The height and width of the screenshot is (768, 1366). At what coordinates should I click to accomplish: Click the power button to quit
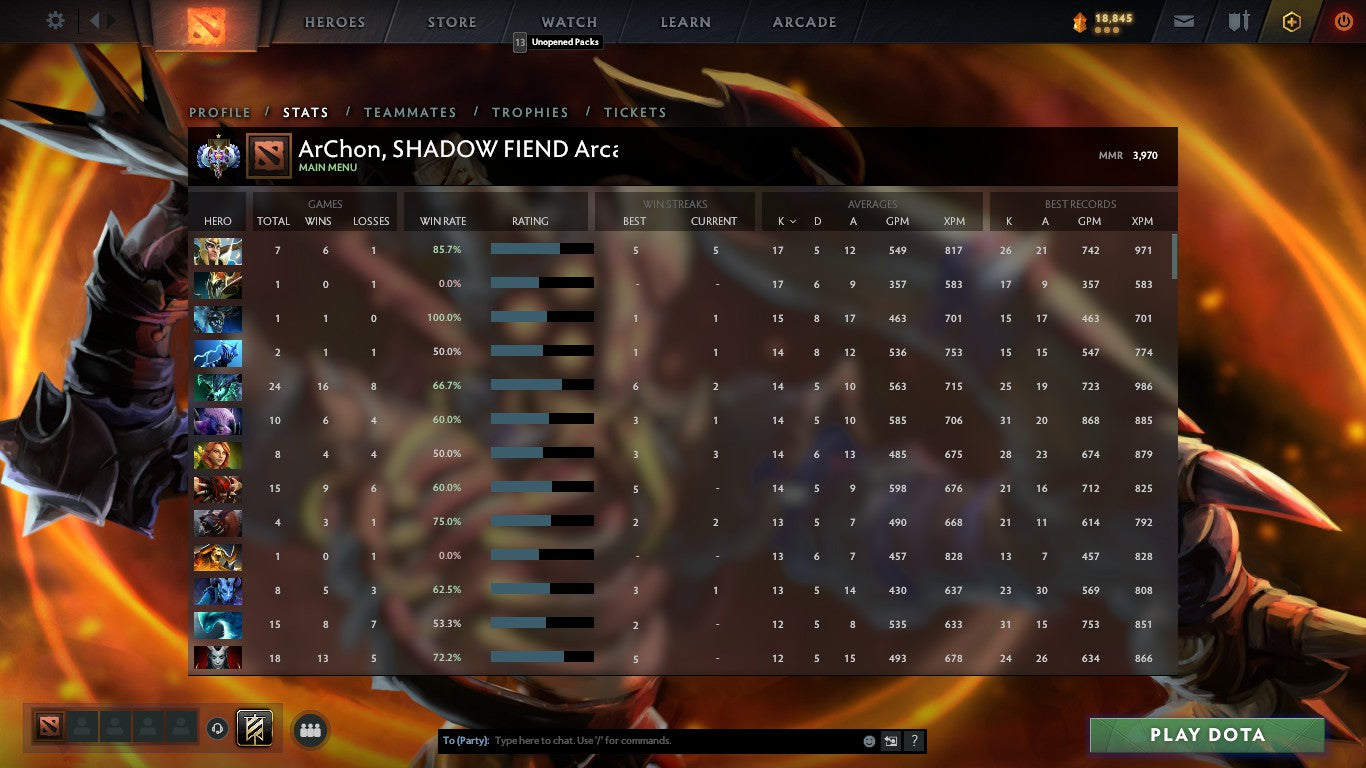pyautogui.click(x=1345, y=20)
